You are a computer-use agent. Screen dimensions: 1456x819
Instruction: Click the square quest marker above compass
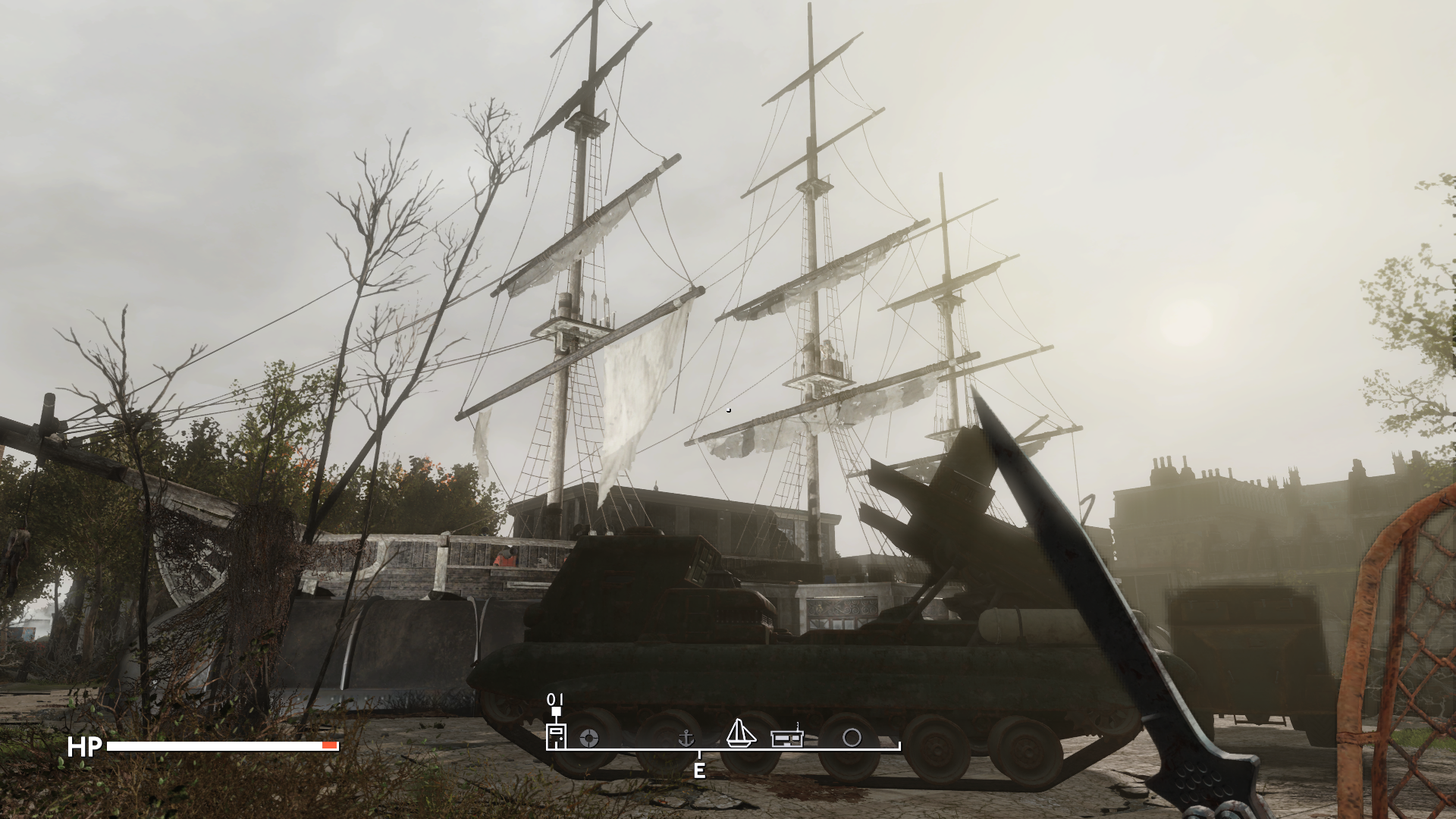(556, 711)
